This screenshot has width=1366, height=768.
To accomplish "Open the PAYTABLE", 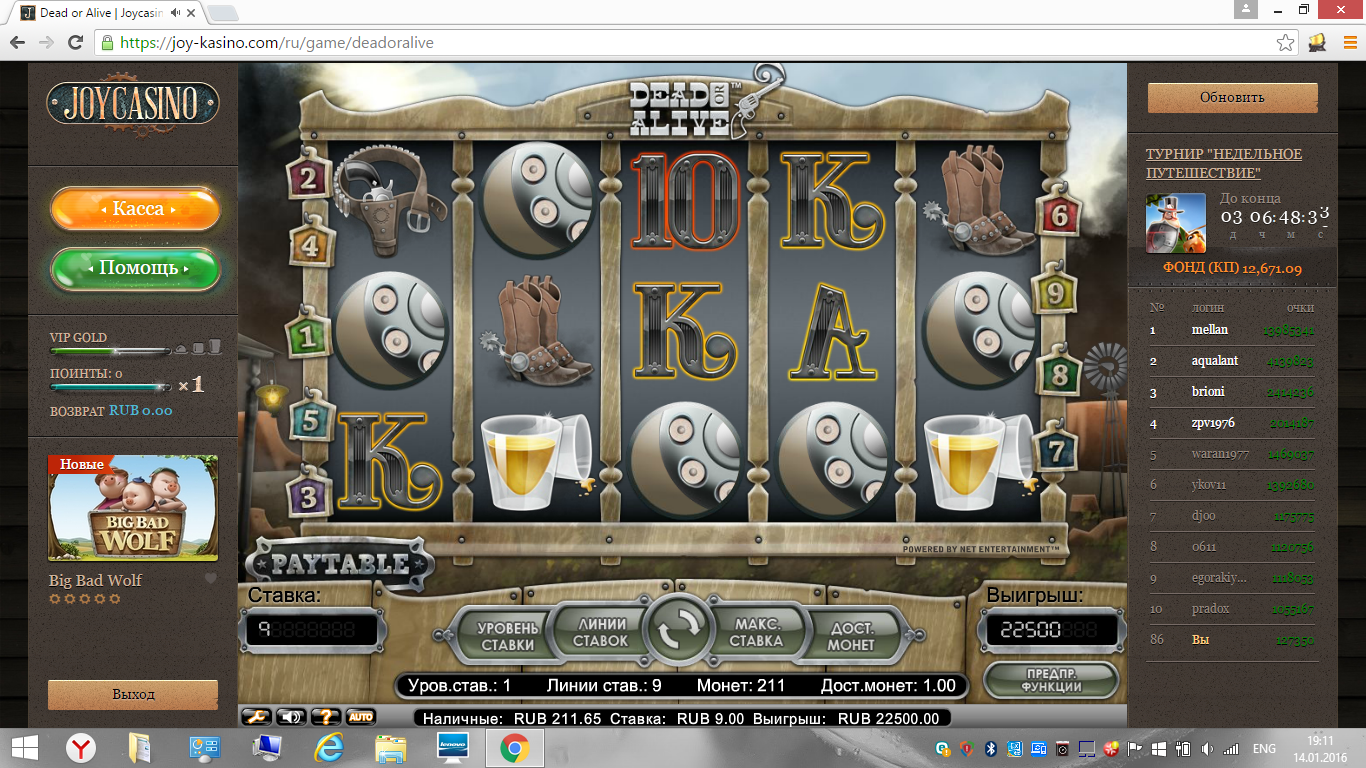I will 340,564.
